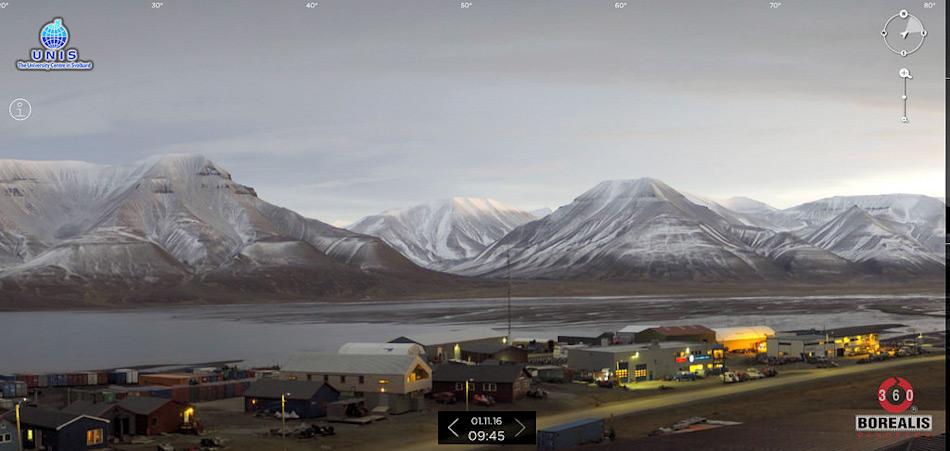Open the UNIS logo link
This screenshot has height=451, width=950.
pos(54,44)
